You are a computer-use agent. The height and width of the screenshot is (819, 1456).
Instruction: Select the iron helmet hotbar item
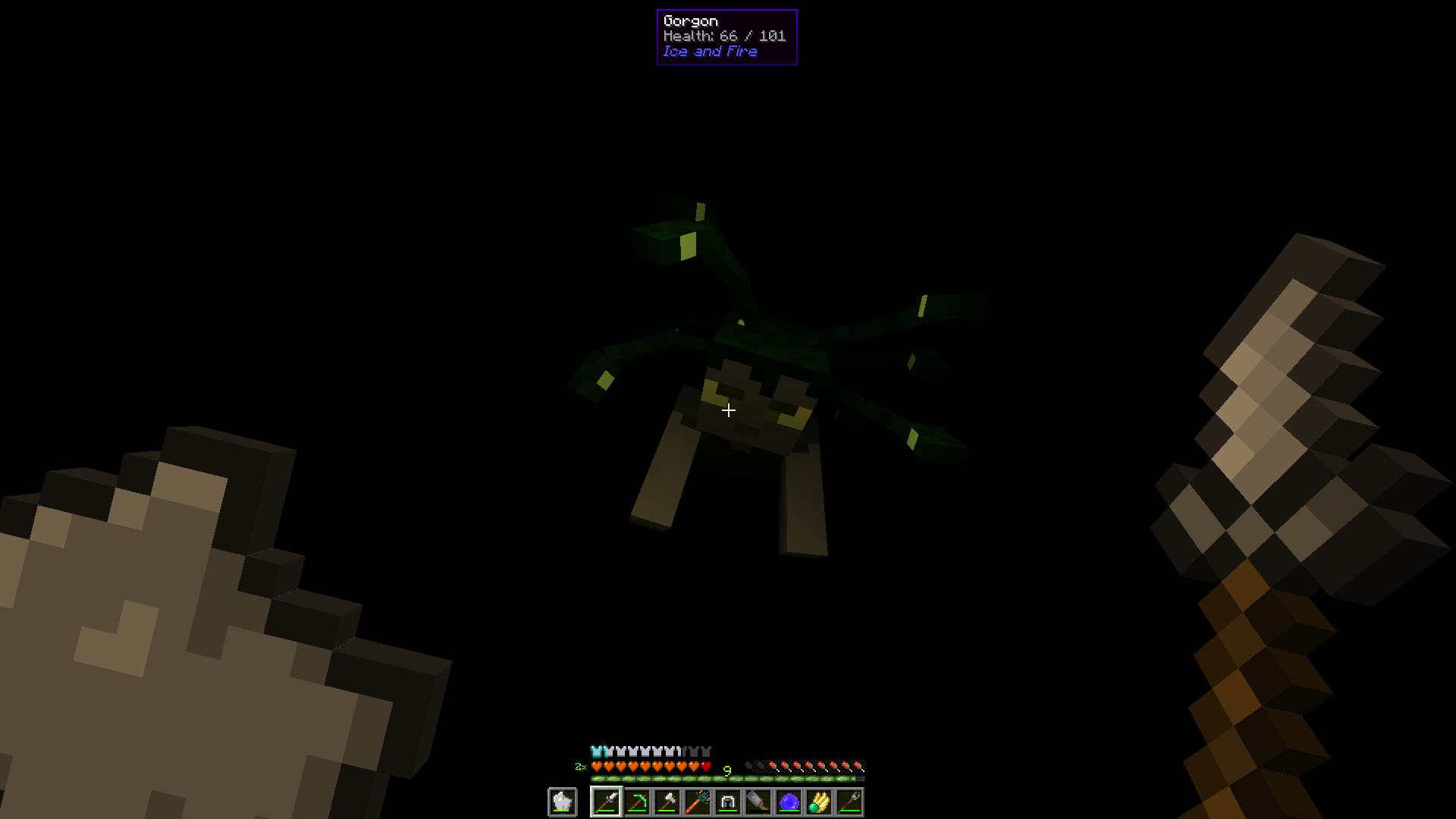(x=728, y=803)
